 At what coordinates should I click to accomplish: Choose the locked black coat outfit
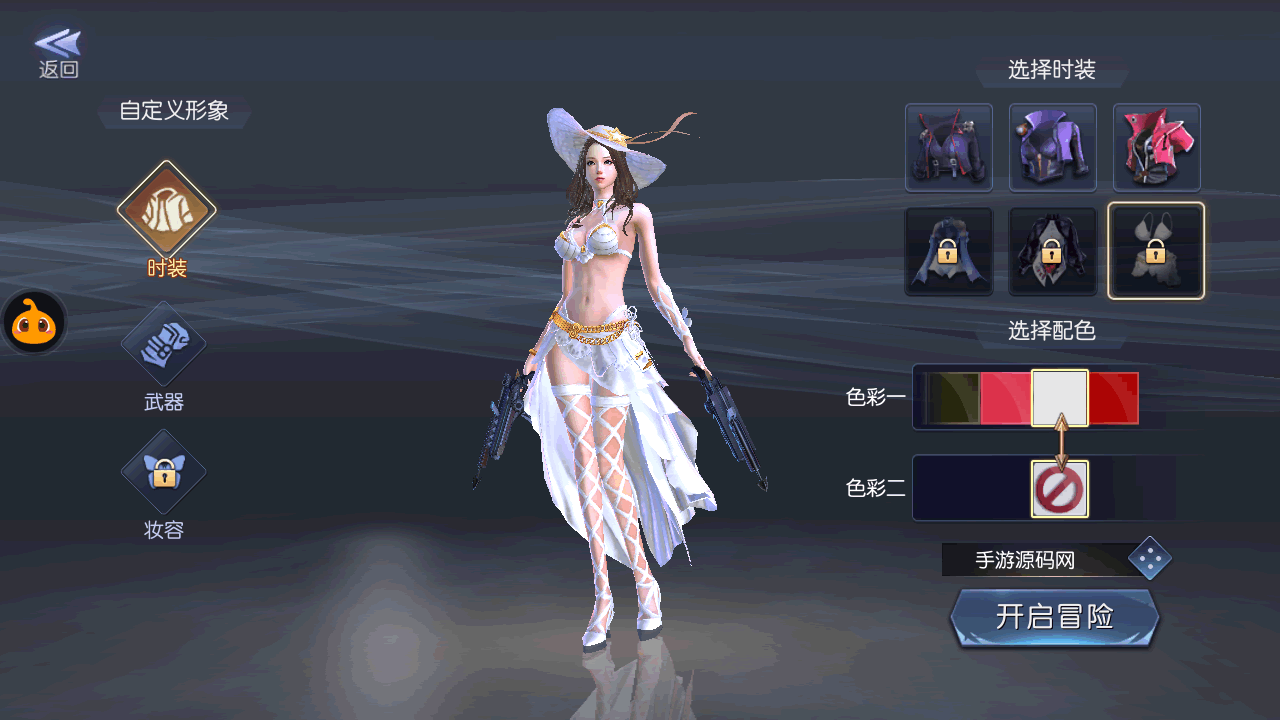pyautogui.click(x=1052, y=251)
